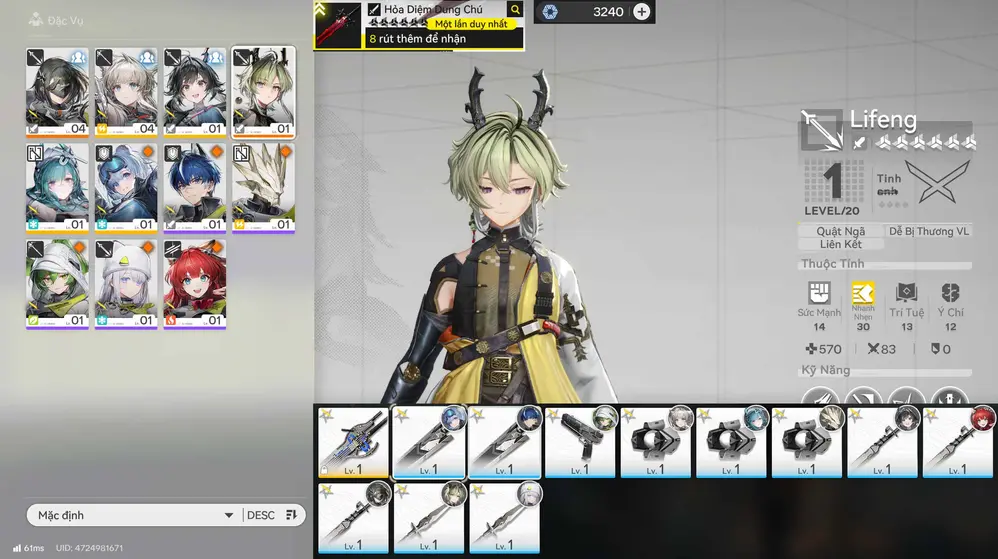This screenshot has width=998, height=559.
Task: Select the orange-rarity greatsword weapon slot
Action: click(x=353, y=442)
